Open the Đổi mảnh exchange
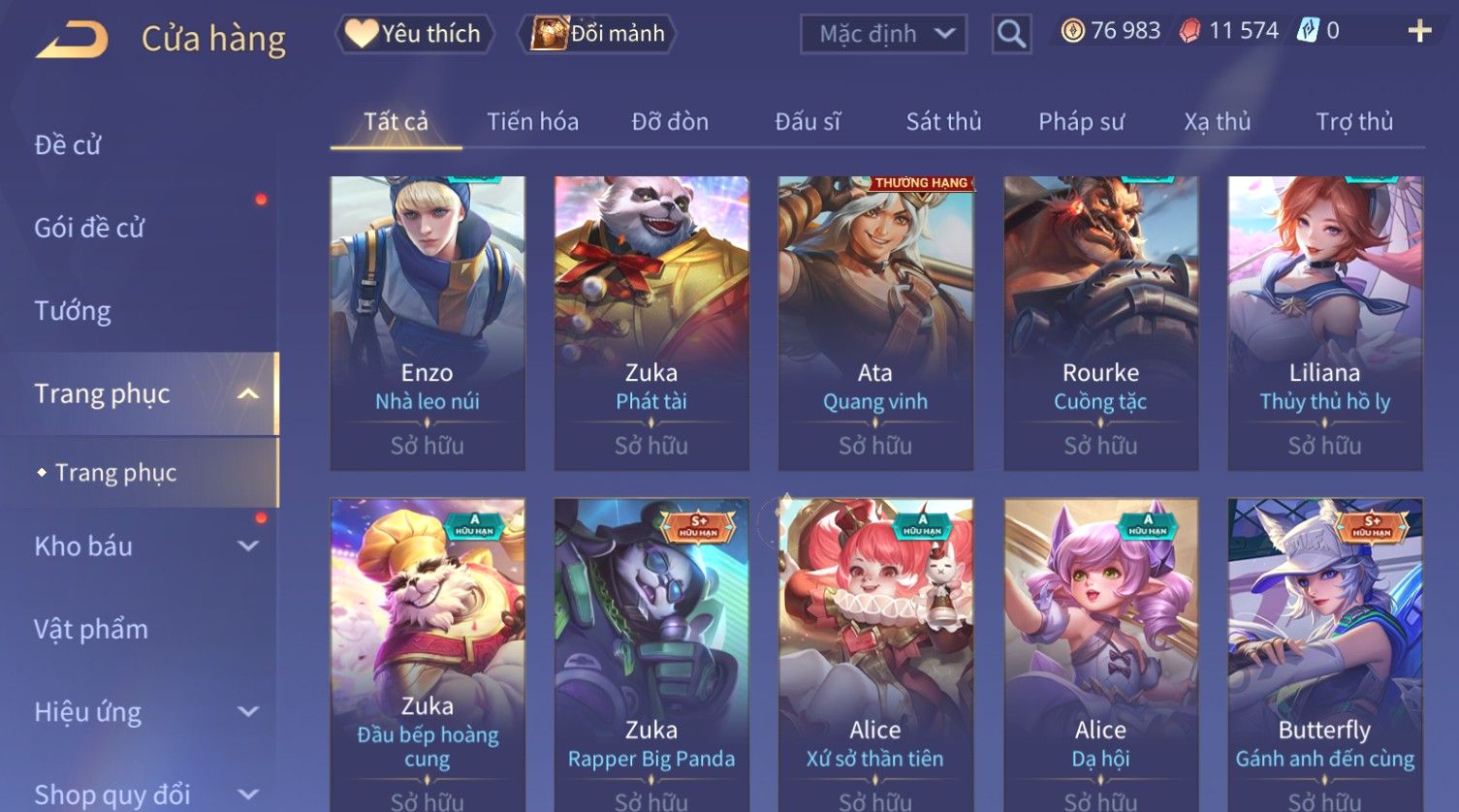 tap(599, 34)
